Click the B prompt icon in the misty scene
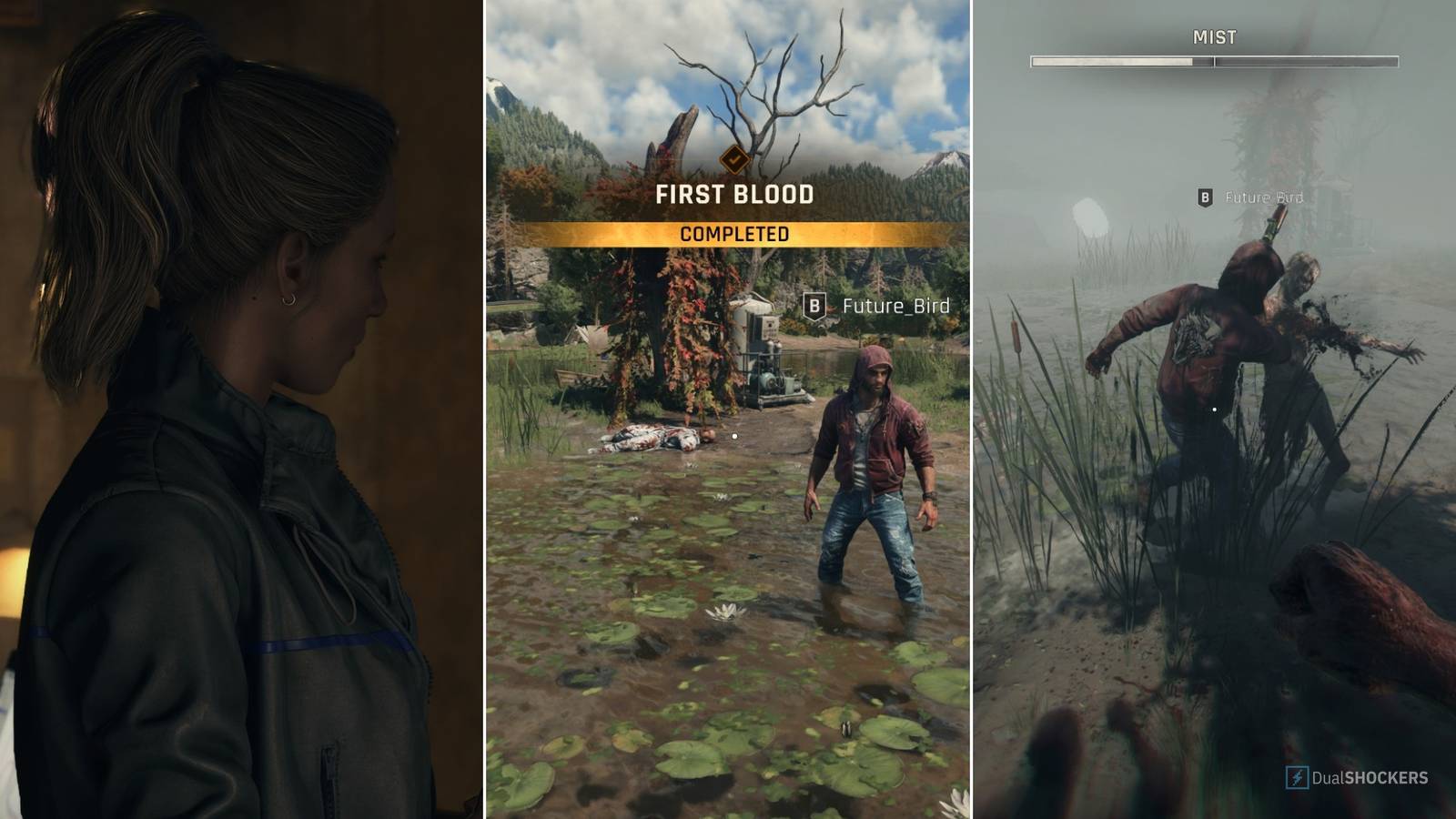1456x819 pixels. point(1206,195)
